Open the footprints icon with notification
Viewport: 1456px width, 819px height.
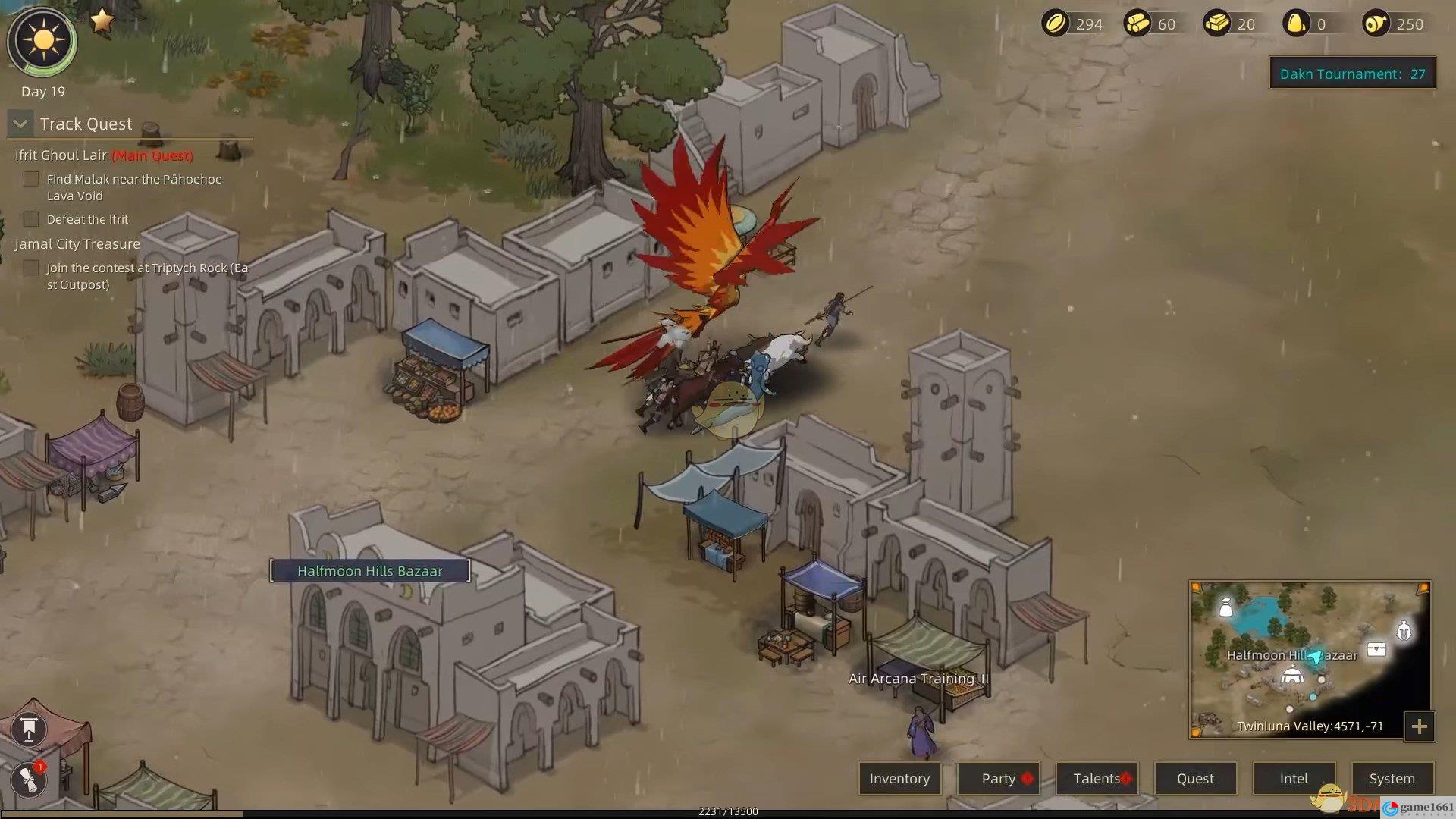point(29,779)
